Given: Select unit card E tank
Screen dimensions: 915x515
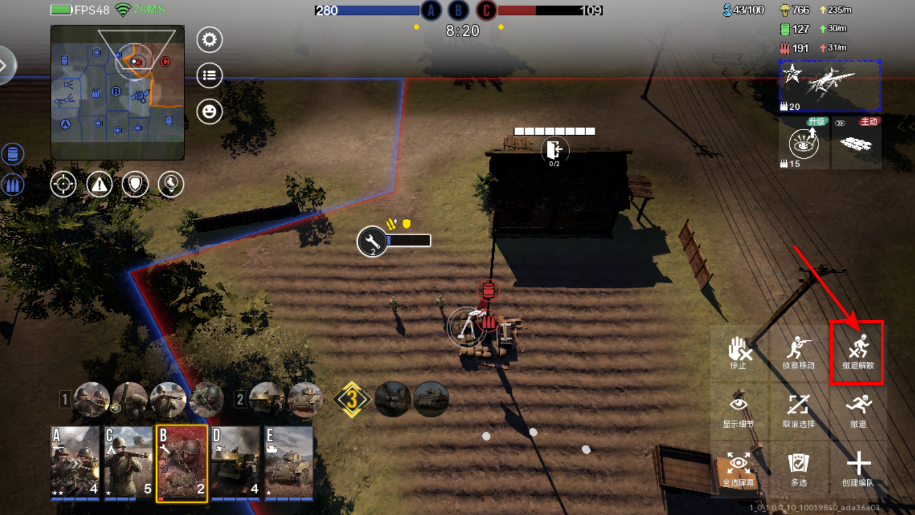Looking at the screenshot, I should click(288, 462).
